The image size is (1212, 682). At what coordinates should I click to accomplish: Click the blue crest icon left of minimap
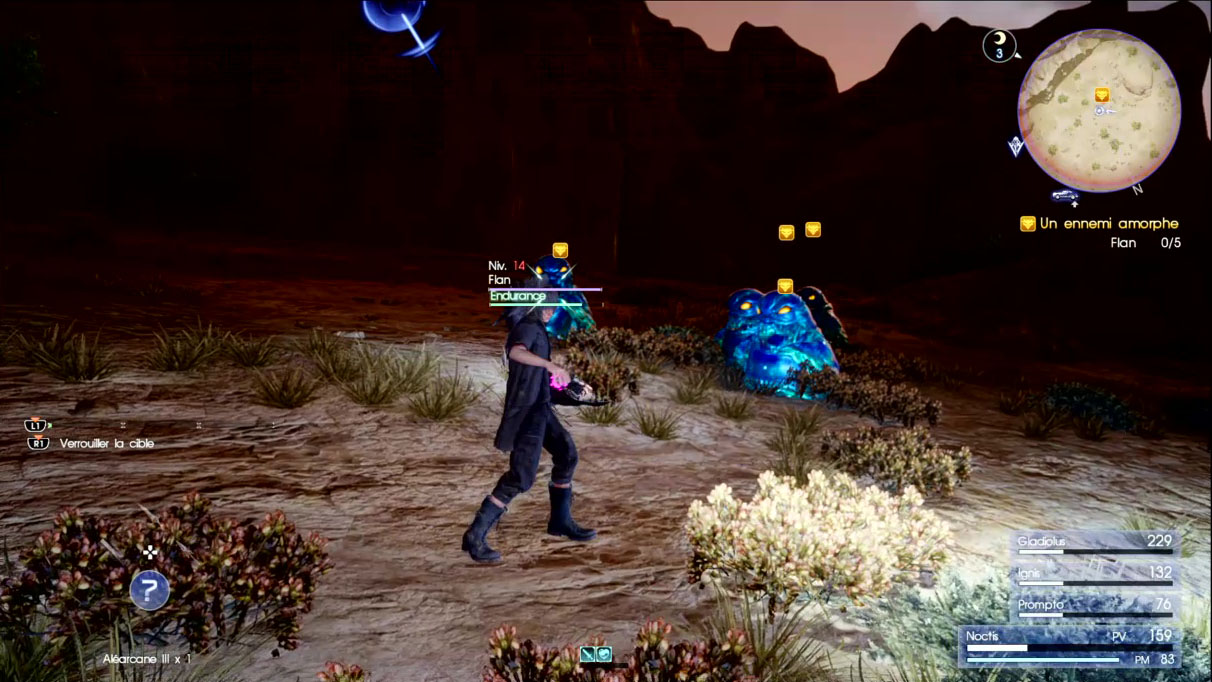click(1017, 146)
